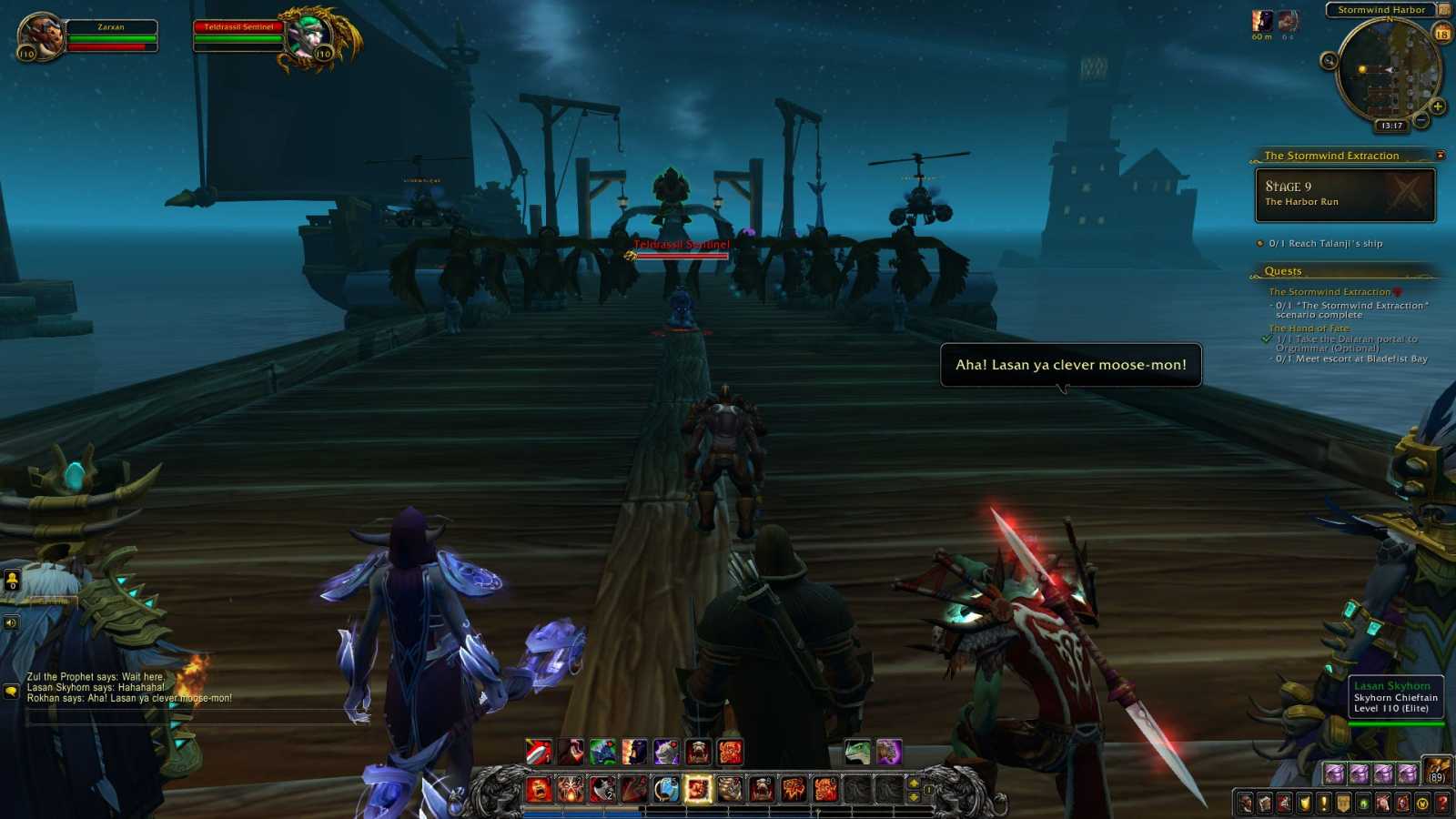The height and width of the screenshot is (819, 1456).
Task: Open the Spellbook from the micro menu
Action: tap(1267, 803)
